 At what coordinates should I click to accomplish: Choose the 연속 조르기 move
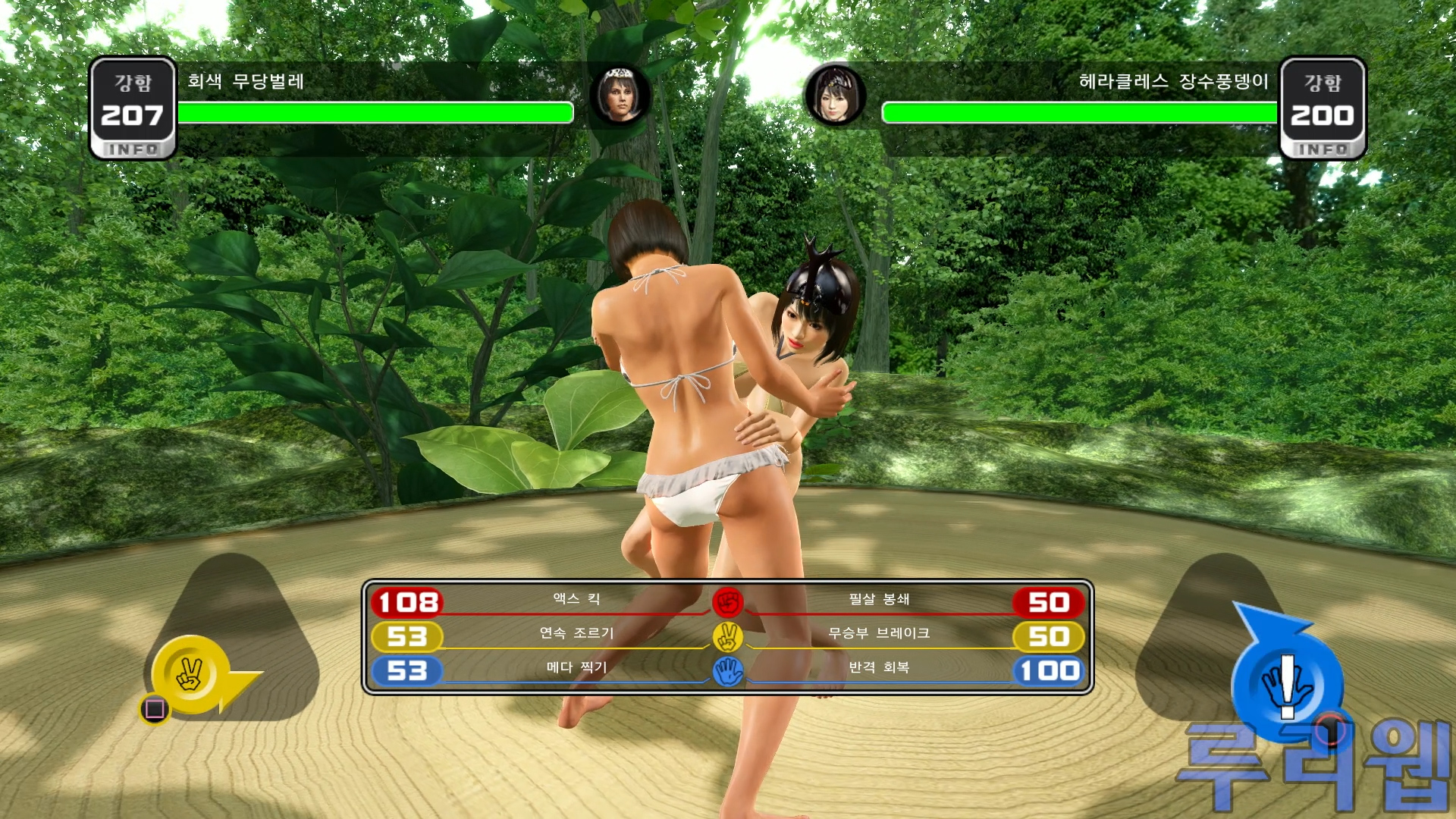(576, 633)
